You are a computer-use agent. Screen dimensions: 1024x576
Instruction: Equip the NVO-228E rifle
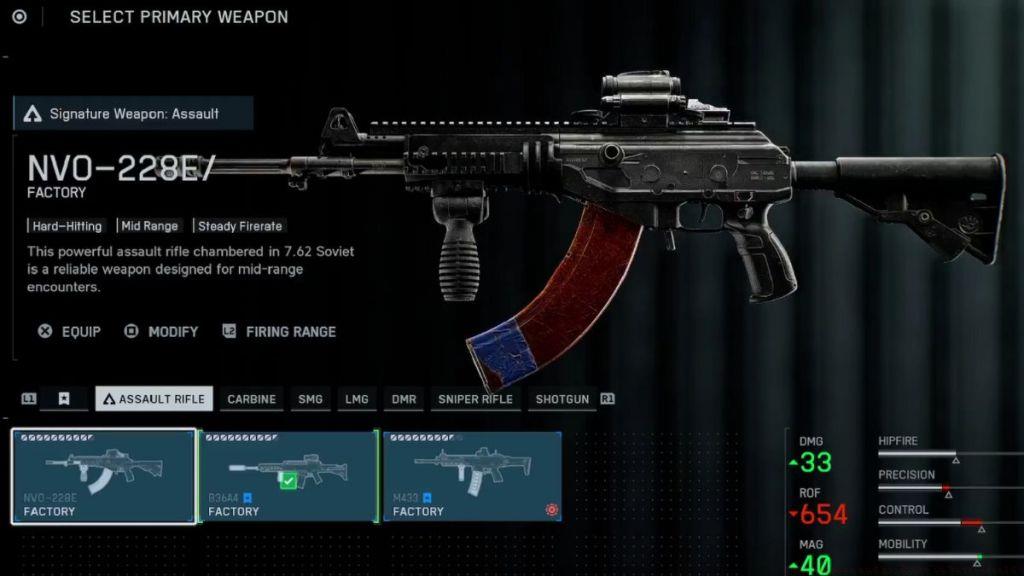pos(70,331)
